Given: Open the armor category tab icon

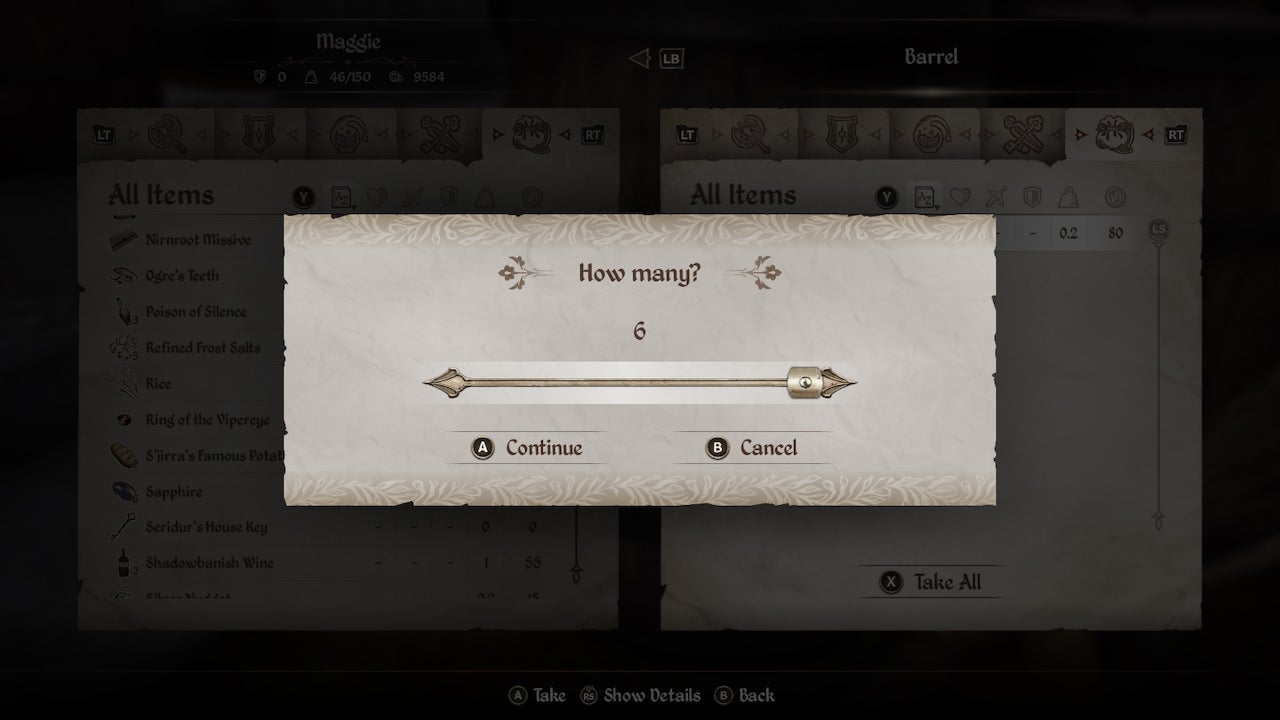Looking at the screenshot, I should point(258,131).
